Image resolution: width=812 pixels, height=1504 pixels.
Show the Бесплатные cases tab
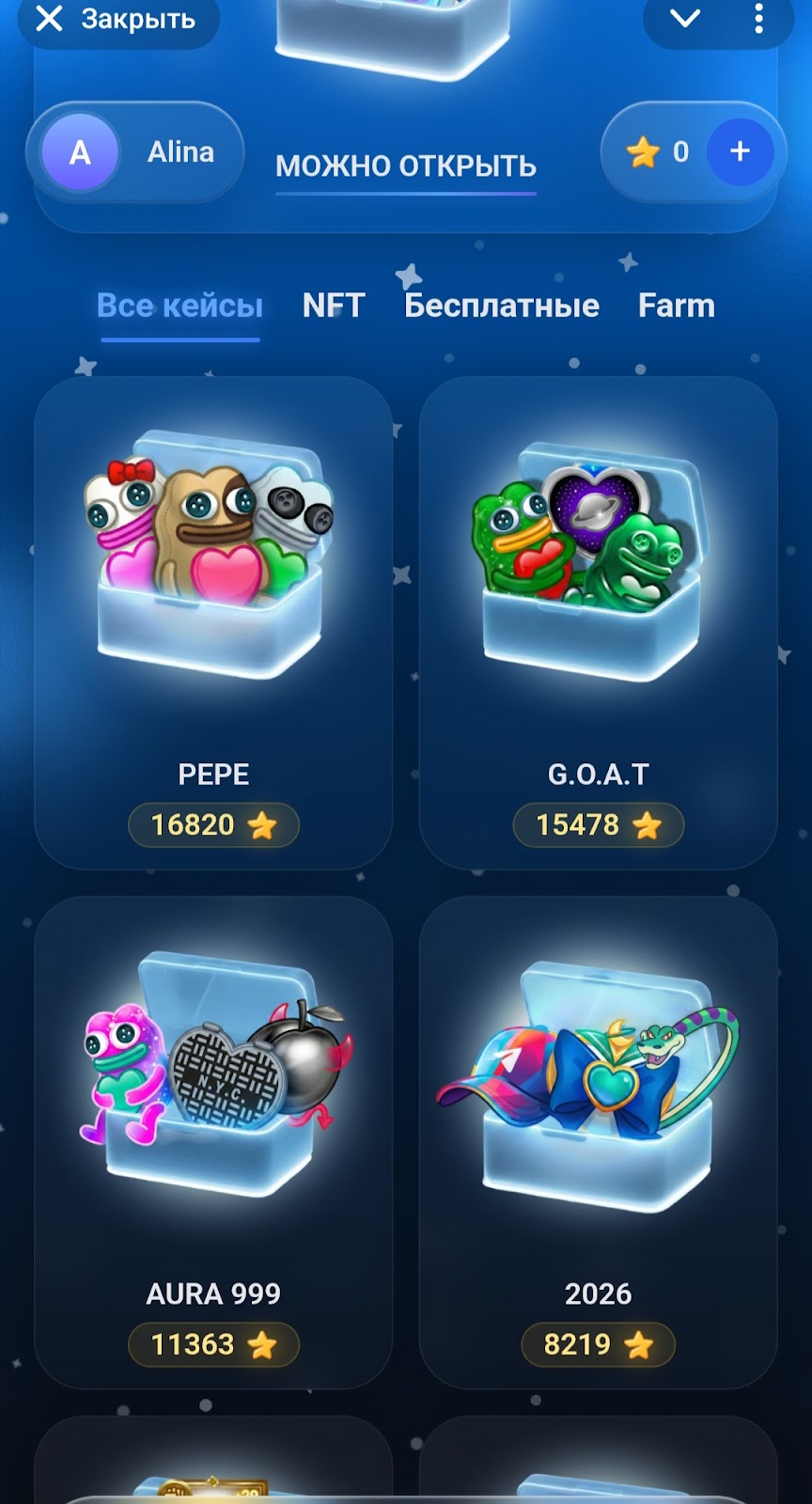[501, 305]
